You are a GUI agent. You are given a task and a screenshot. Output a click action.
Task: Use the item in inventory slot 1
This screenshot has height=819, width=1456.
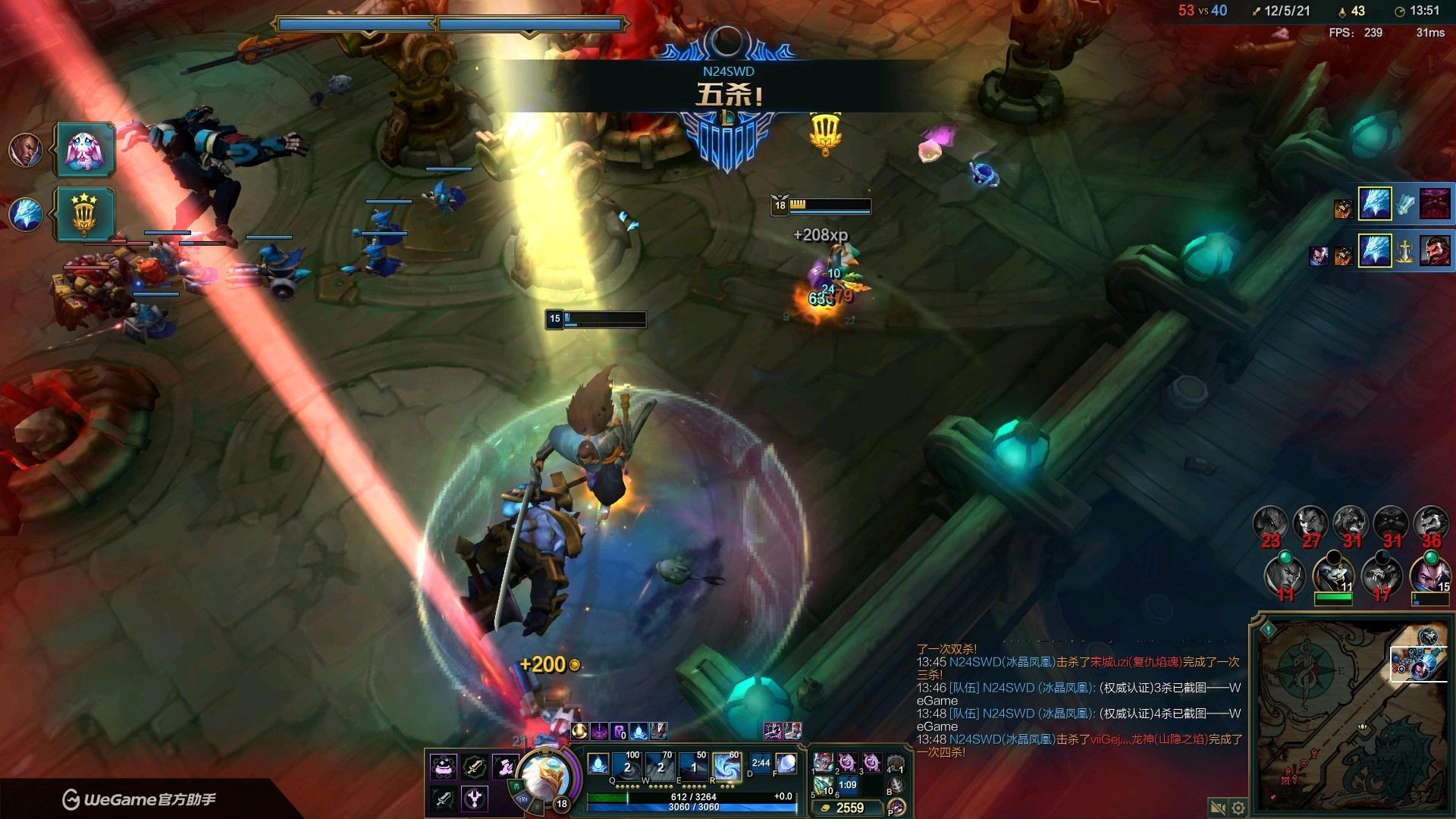824,762
